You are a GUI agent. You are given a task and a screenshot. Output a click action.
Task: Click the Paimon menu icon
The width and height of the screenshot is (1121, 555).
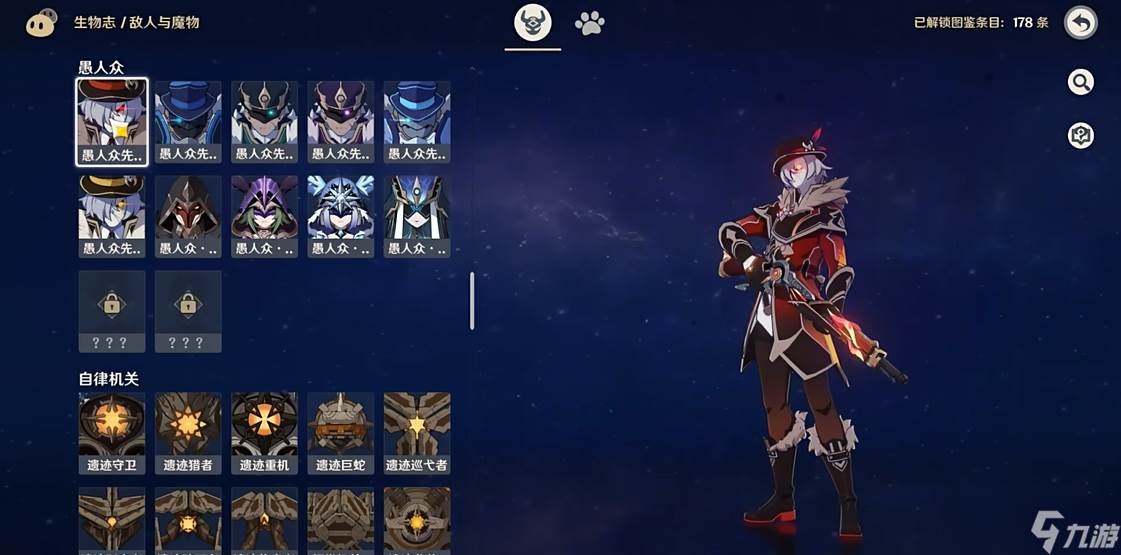pos(41,23)
